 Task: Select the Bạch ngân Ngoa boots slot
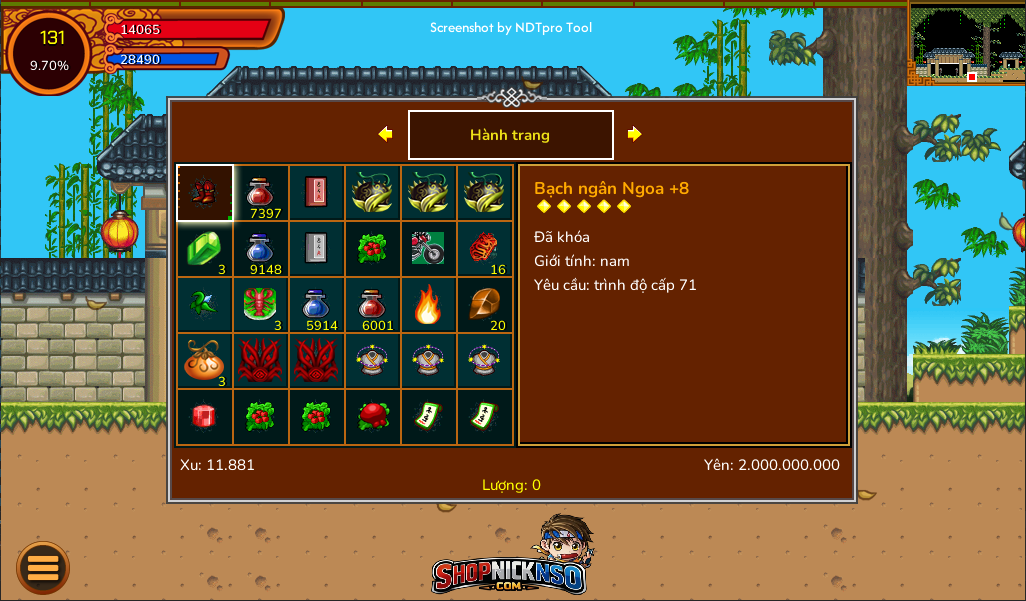click(205, 193)
